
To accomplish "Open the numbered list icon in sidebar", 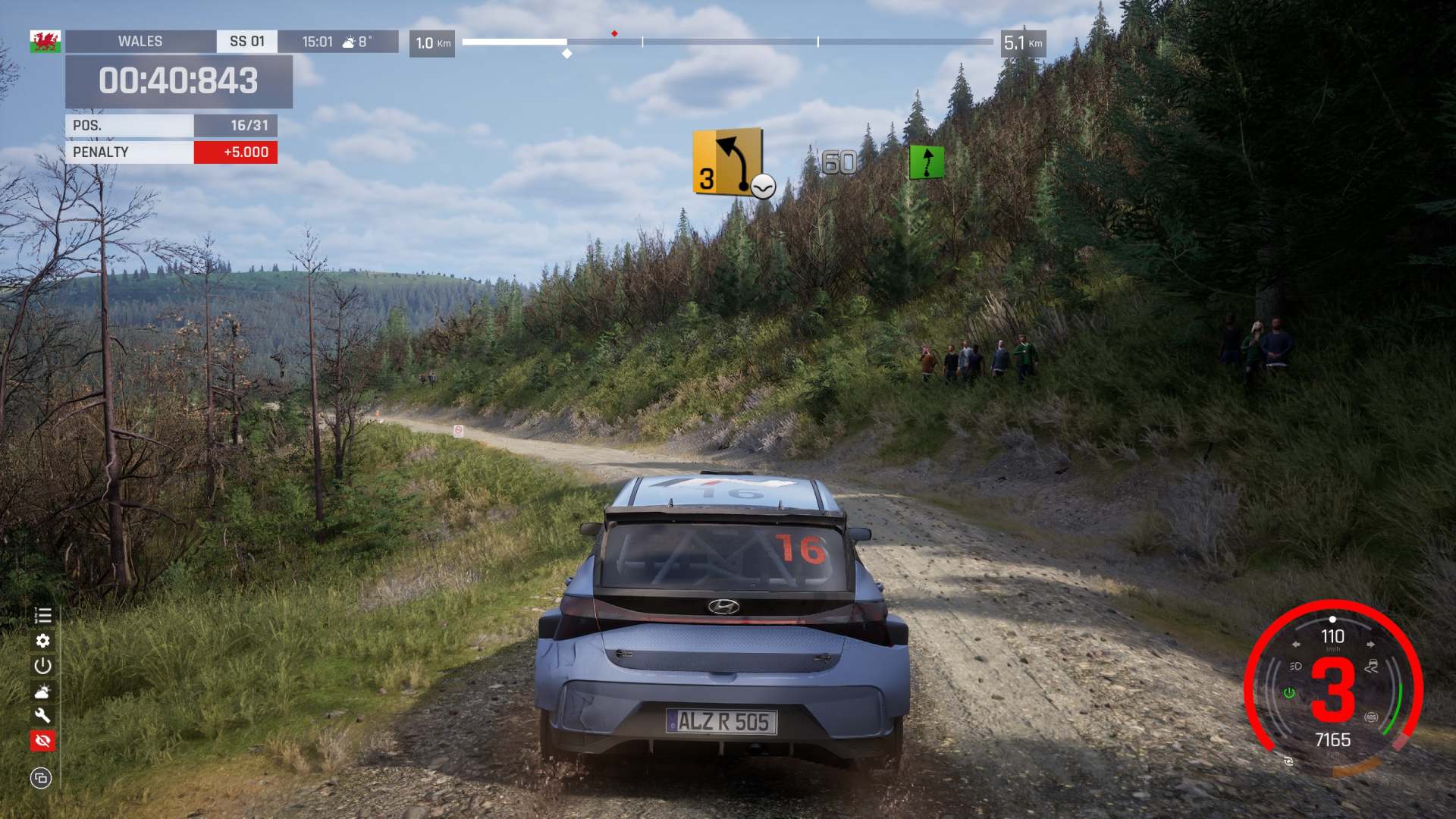I will click(42, 616).
